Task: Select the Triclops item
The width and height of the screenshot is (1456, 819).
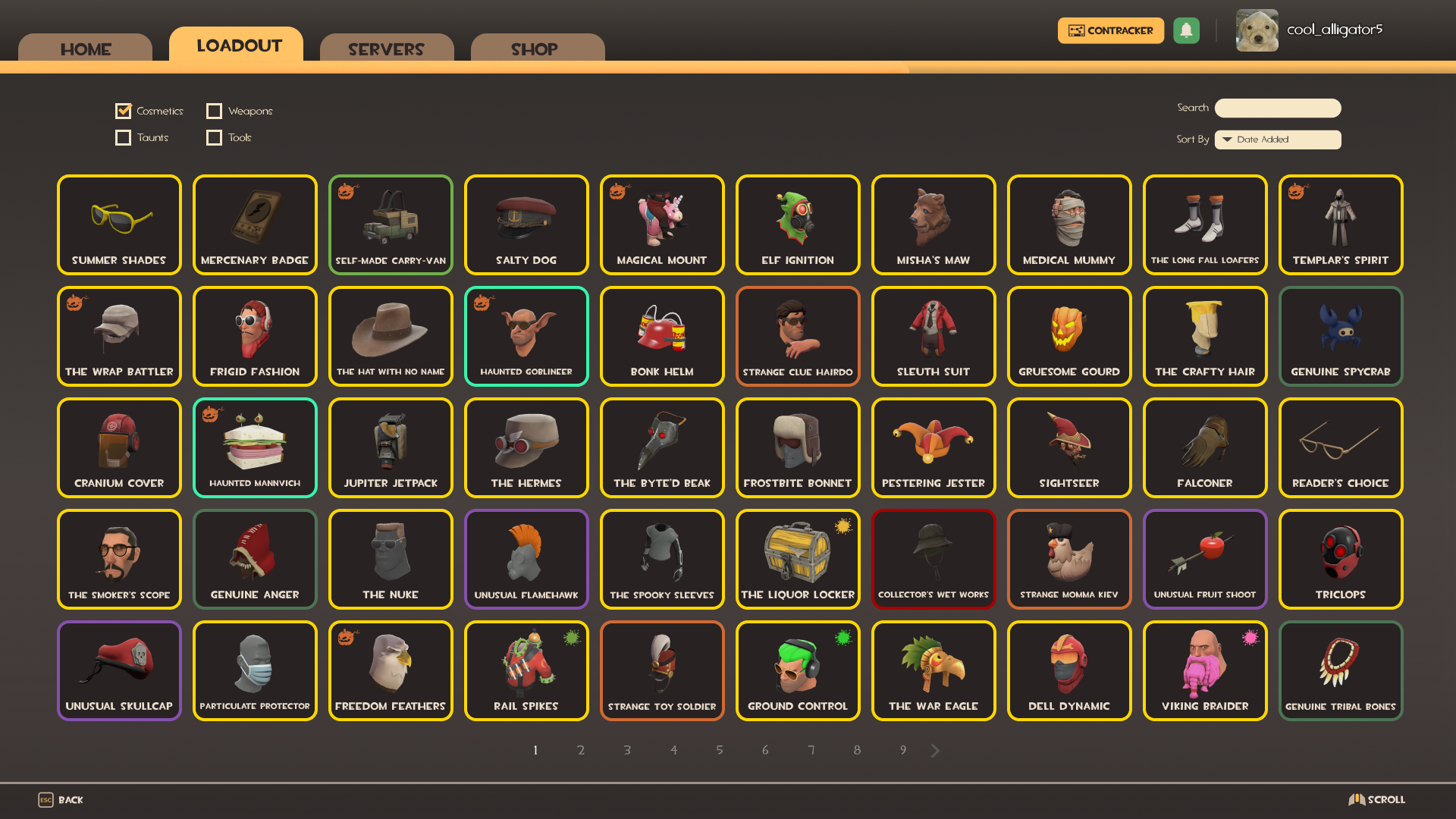Action: [x=1340, y=559]
